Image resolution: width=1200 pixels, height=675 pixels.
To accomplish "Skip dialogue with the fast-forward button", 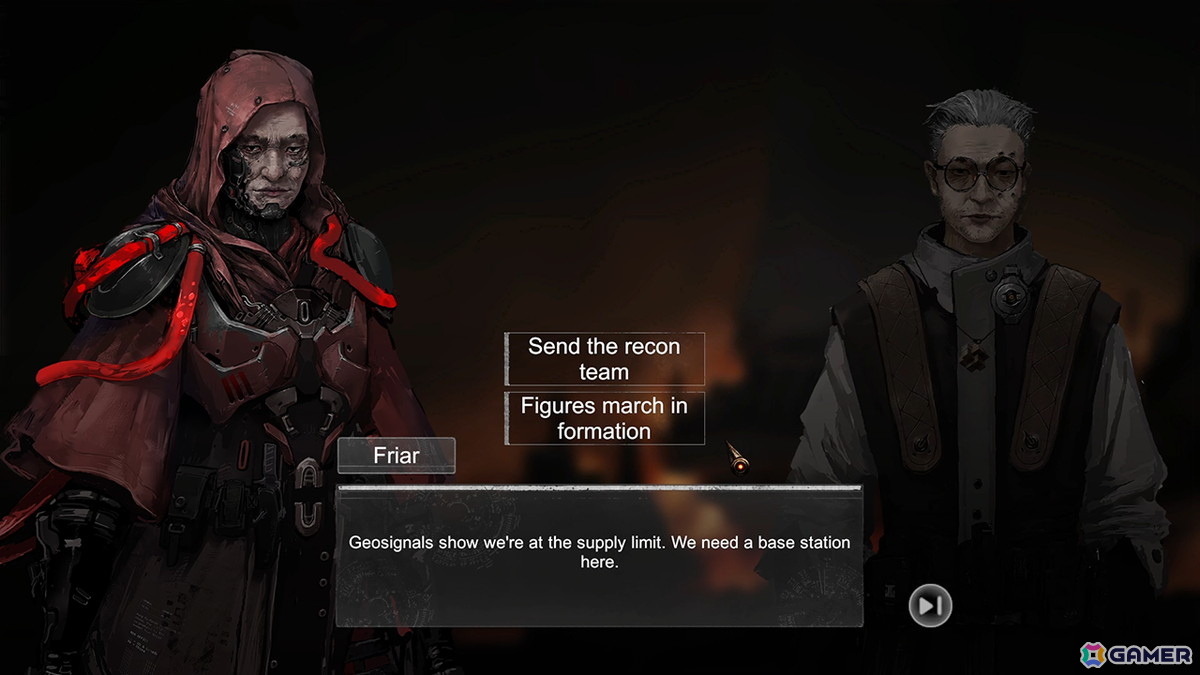I will 930,605.
